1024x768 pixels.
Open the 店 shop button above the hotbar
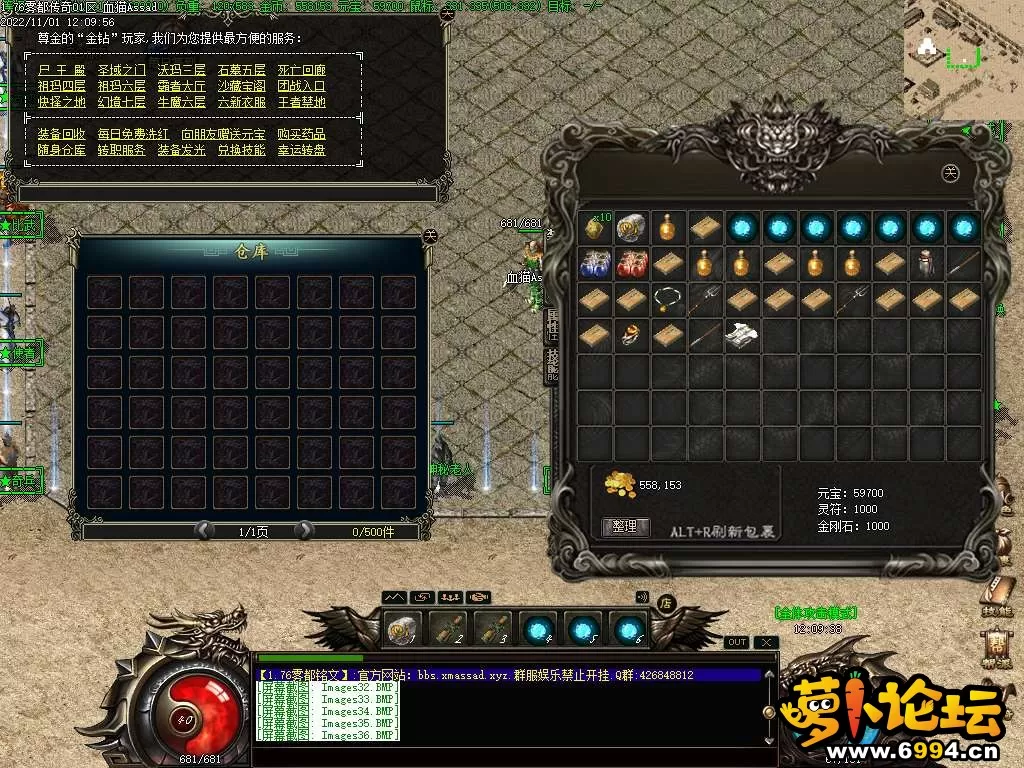665,603
